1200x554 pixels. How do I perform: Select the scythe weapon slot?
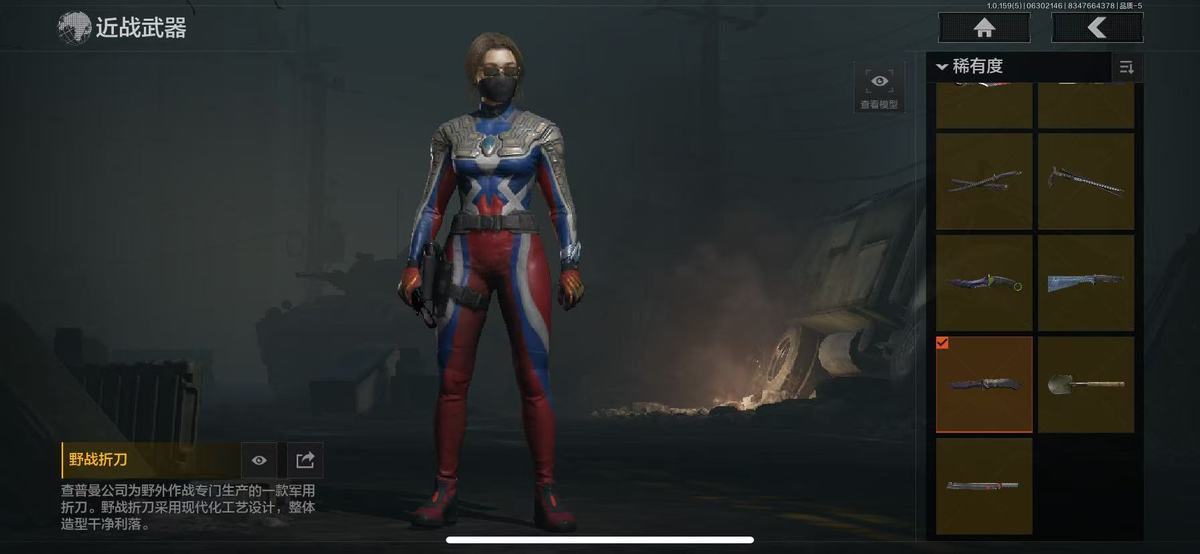(1086, 181)
